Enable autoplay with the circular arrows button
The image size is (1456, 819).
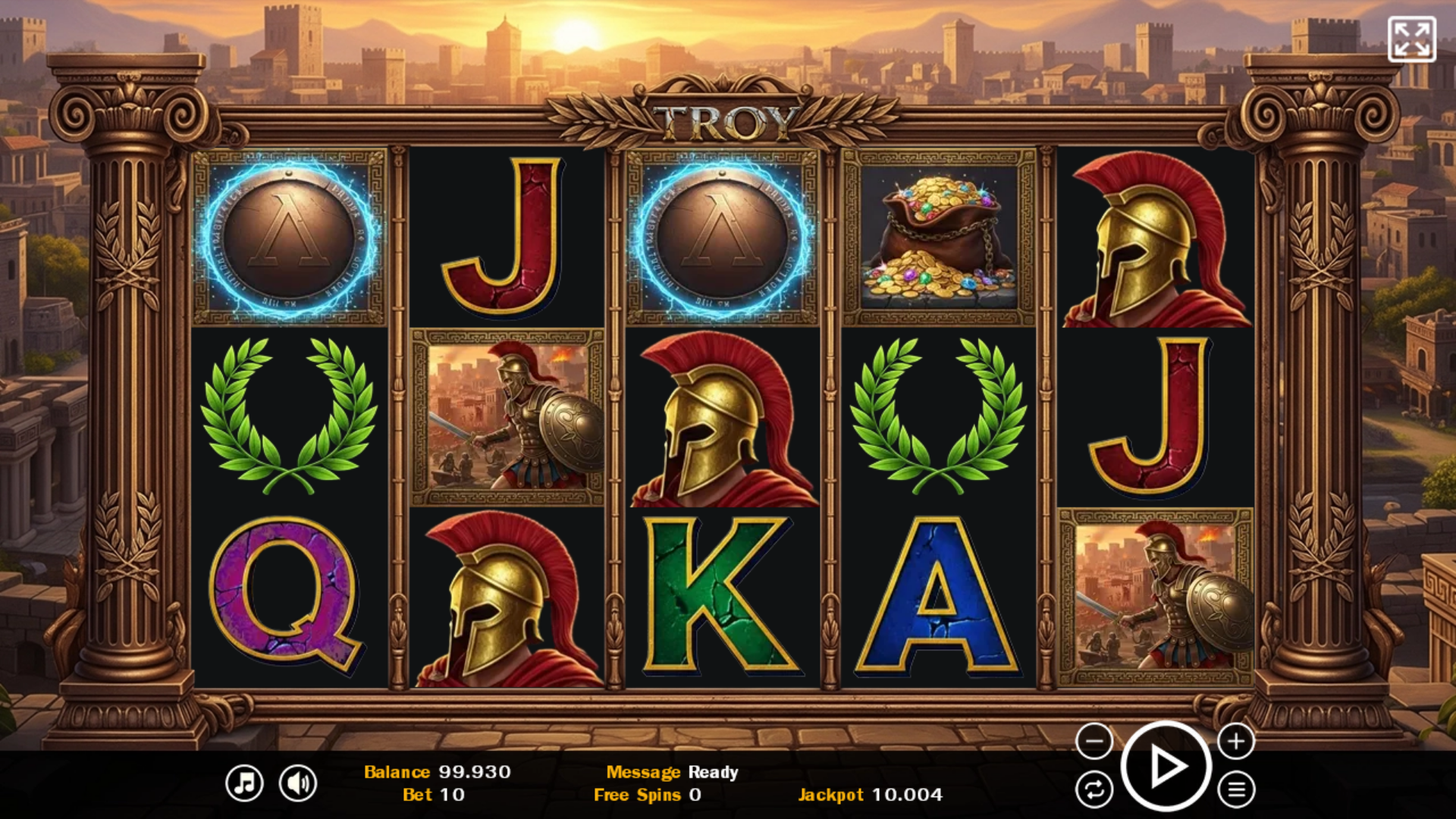pyautogui.click(x=1094, y=790)
